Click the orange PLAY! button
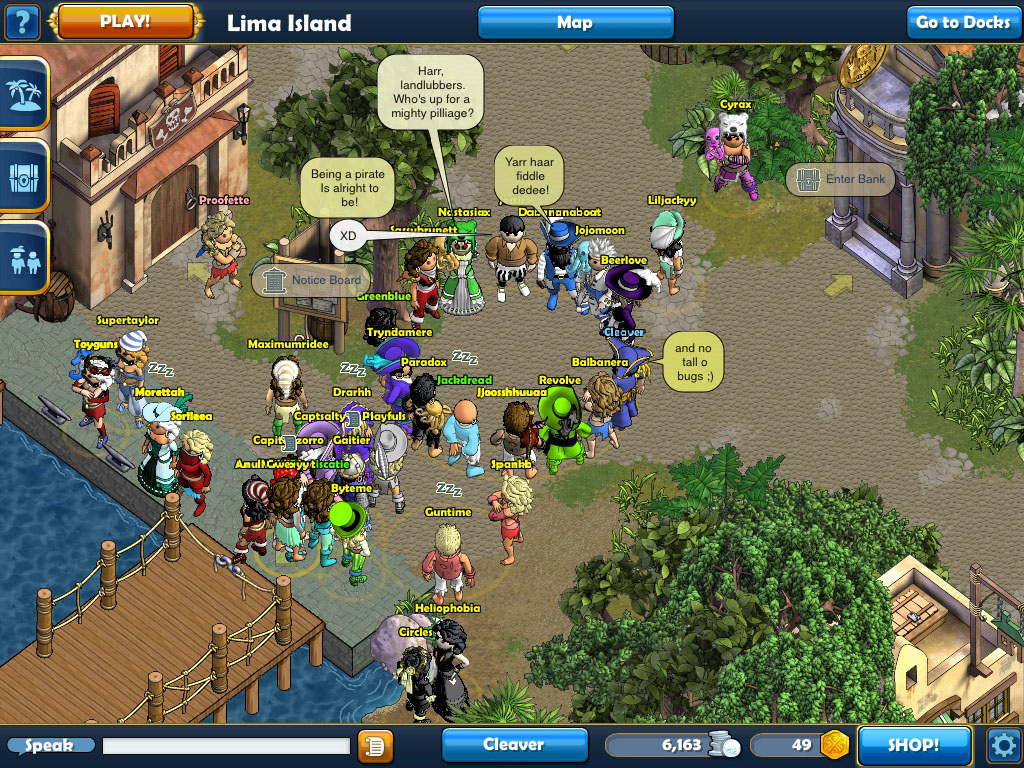The image size is (1024, 768). pyautogui.click(x=125, y=21)
